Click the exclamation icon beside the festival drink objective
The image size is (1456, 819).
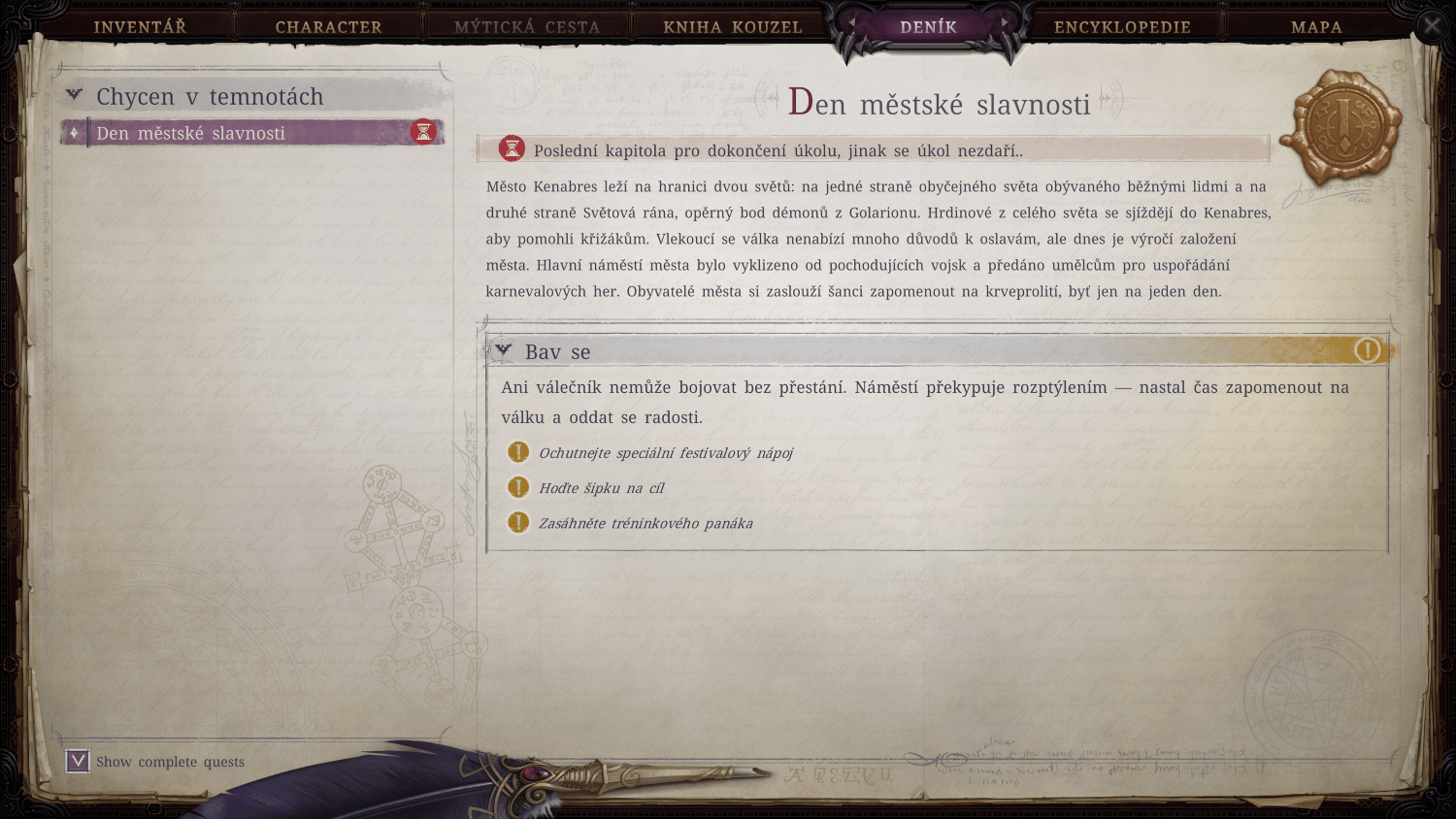pyautogui.click(x=517, y=452)
